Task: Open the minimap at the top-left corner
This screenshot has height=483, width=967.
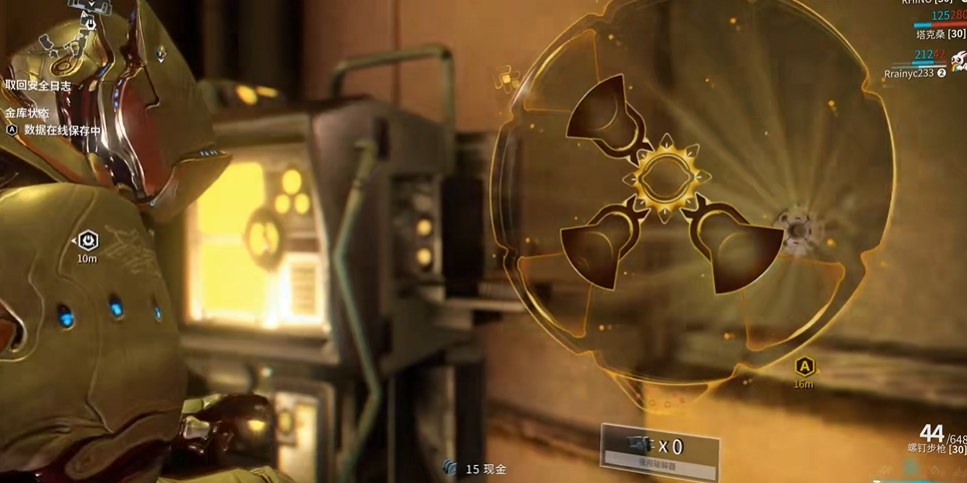Action: 70,35
